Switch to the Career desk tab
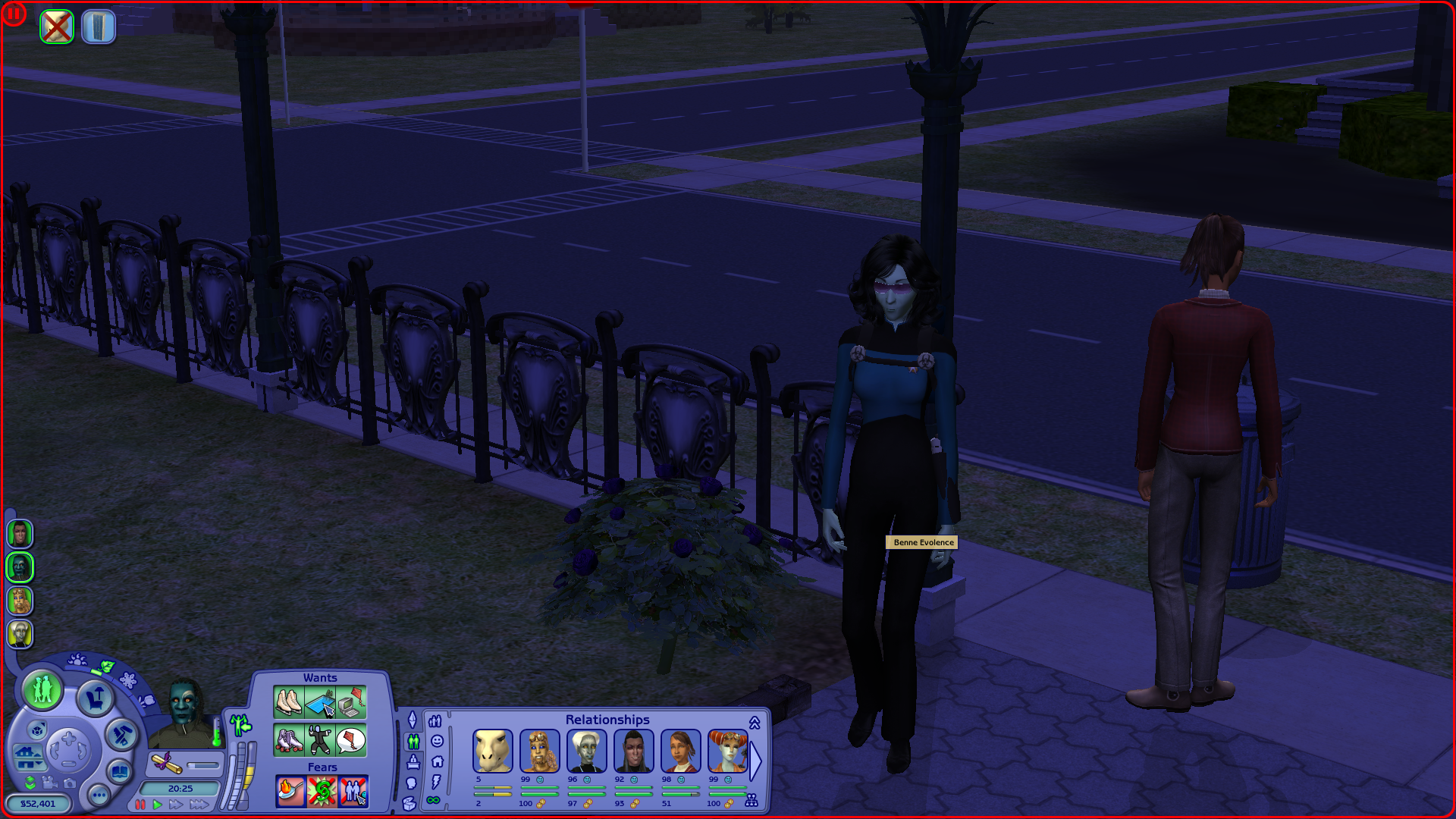This screenshot has width=1456, height=819. pos(413,761)
